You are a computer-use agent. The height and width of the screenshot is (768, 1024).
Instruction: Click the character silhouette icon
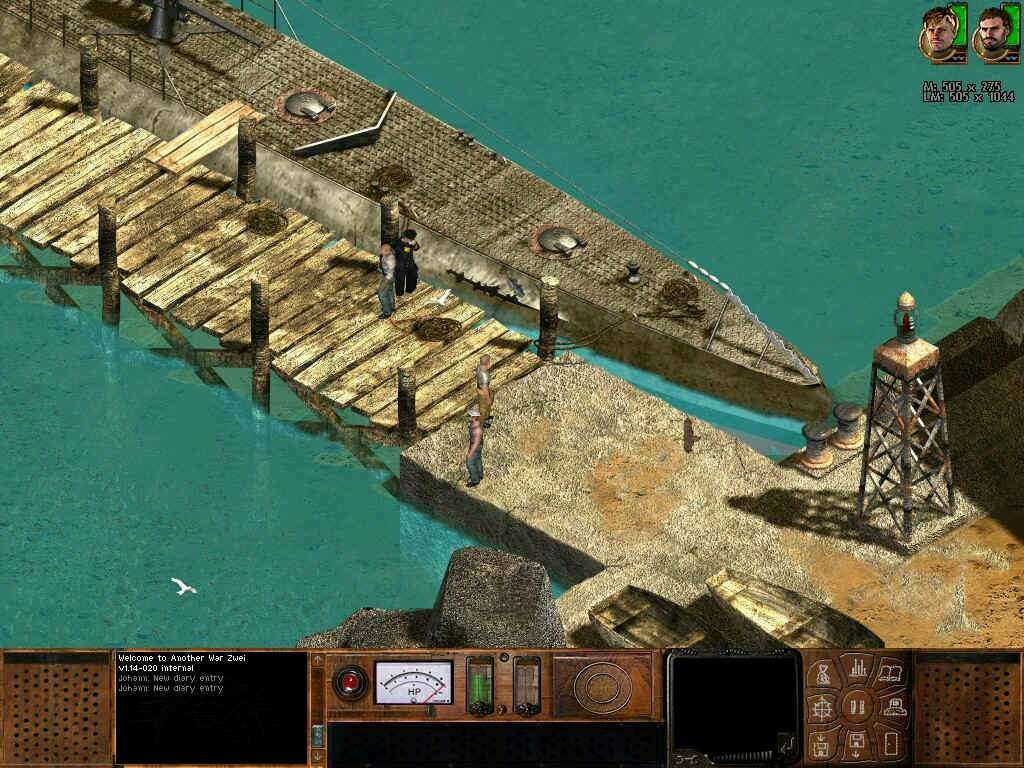point(893,708)
